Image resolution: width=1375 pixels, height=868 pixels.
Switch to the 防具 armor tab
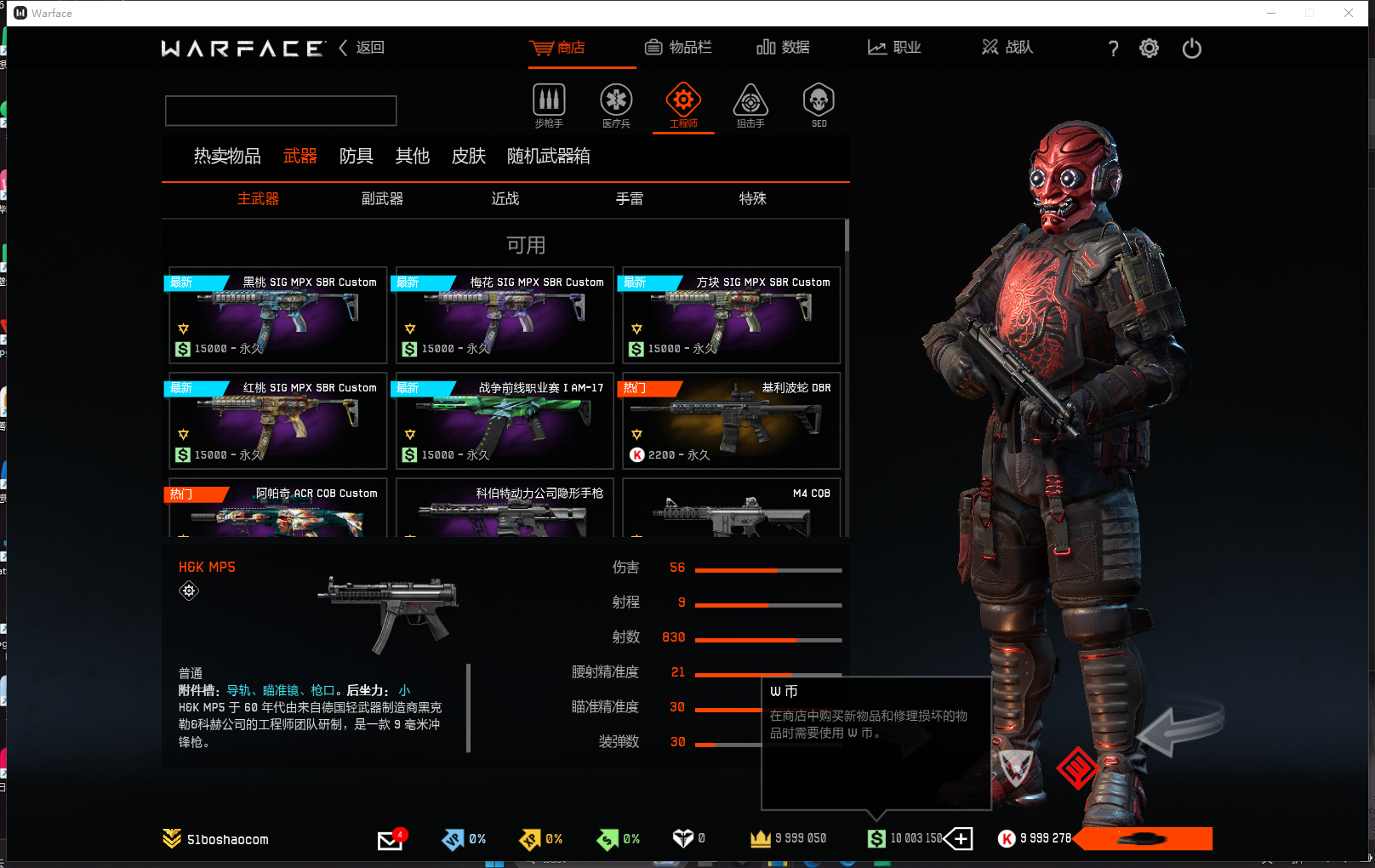coord(356,157)
